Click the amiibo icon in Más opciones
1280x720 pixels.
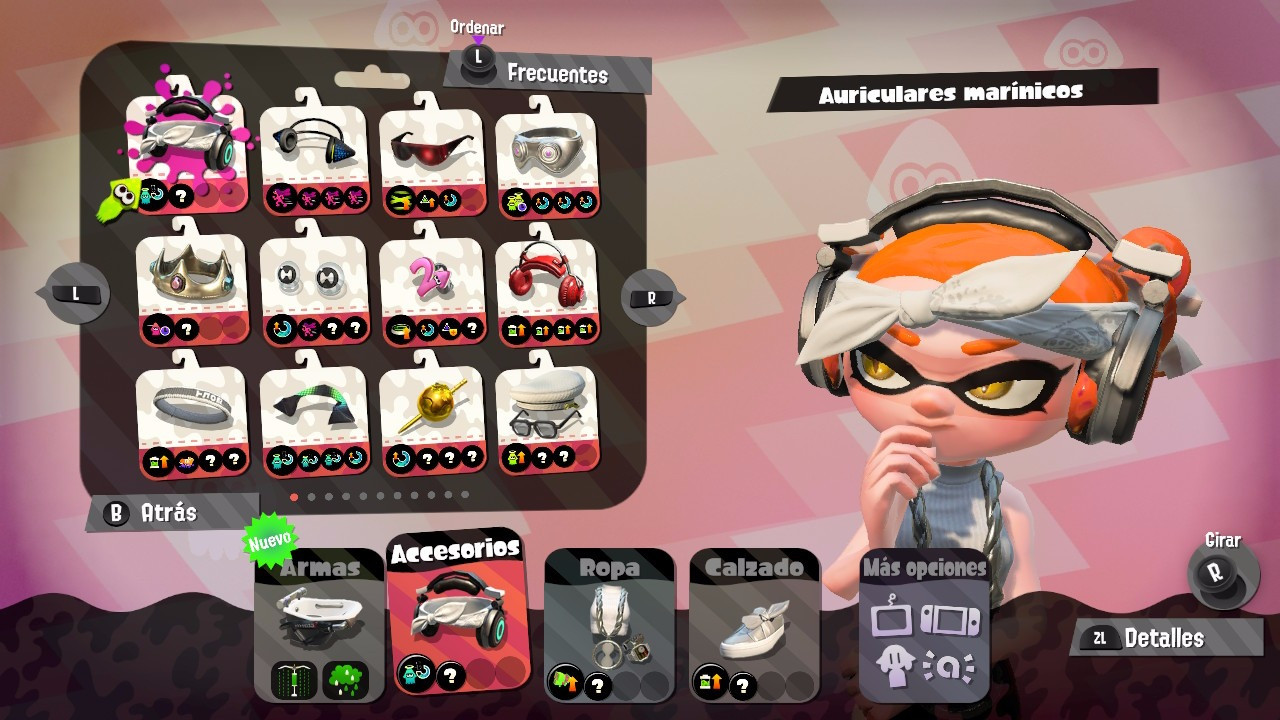tap(948, 665)
